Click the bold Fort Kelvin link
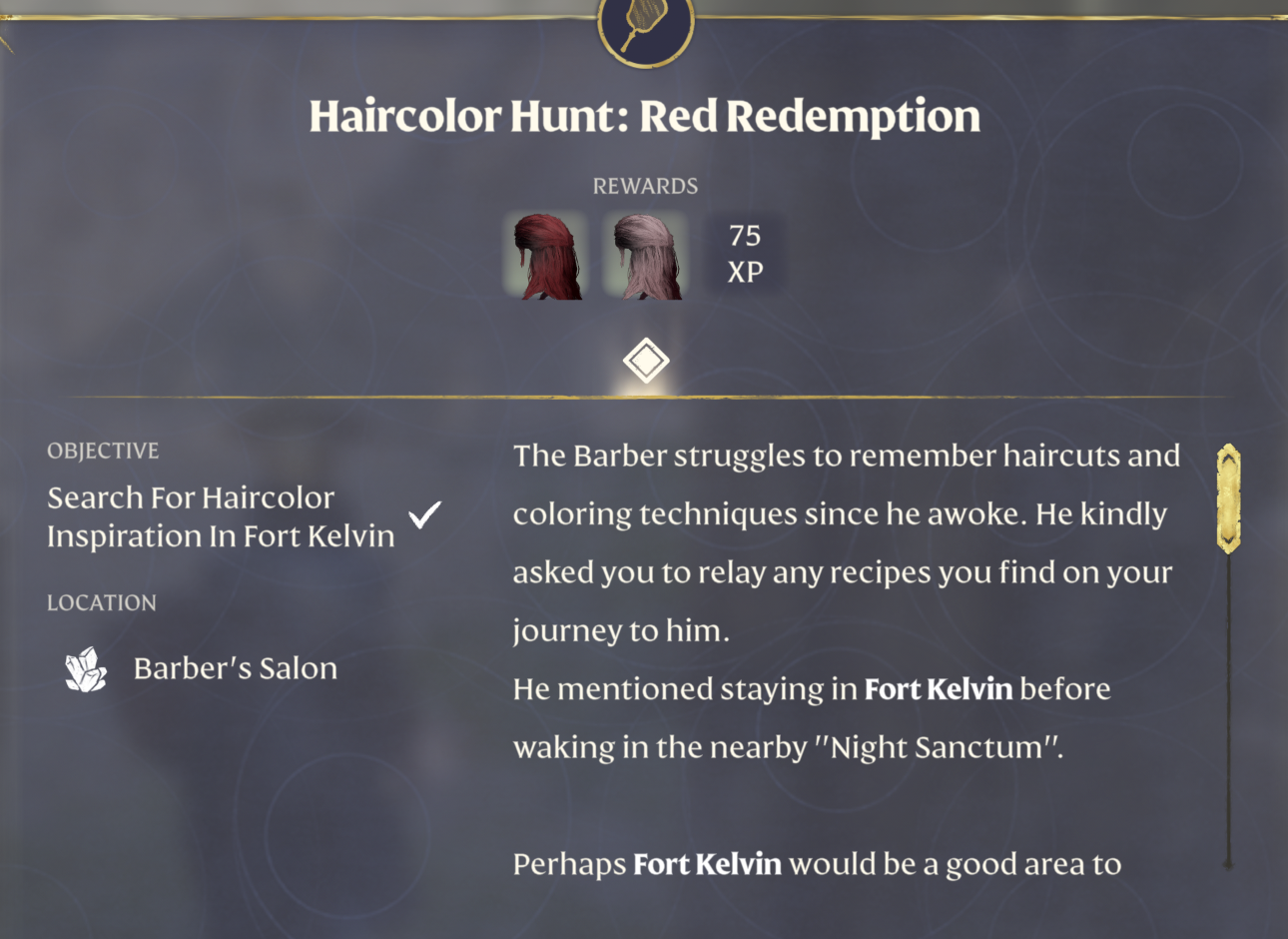Image resolution: width=1288 pixels, height=939 pixels. [939, 689]
